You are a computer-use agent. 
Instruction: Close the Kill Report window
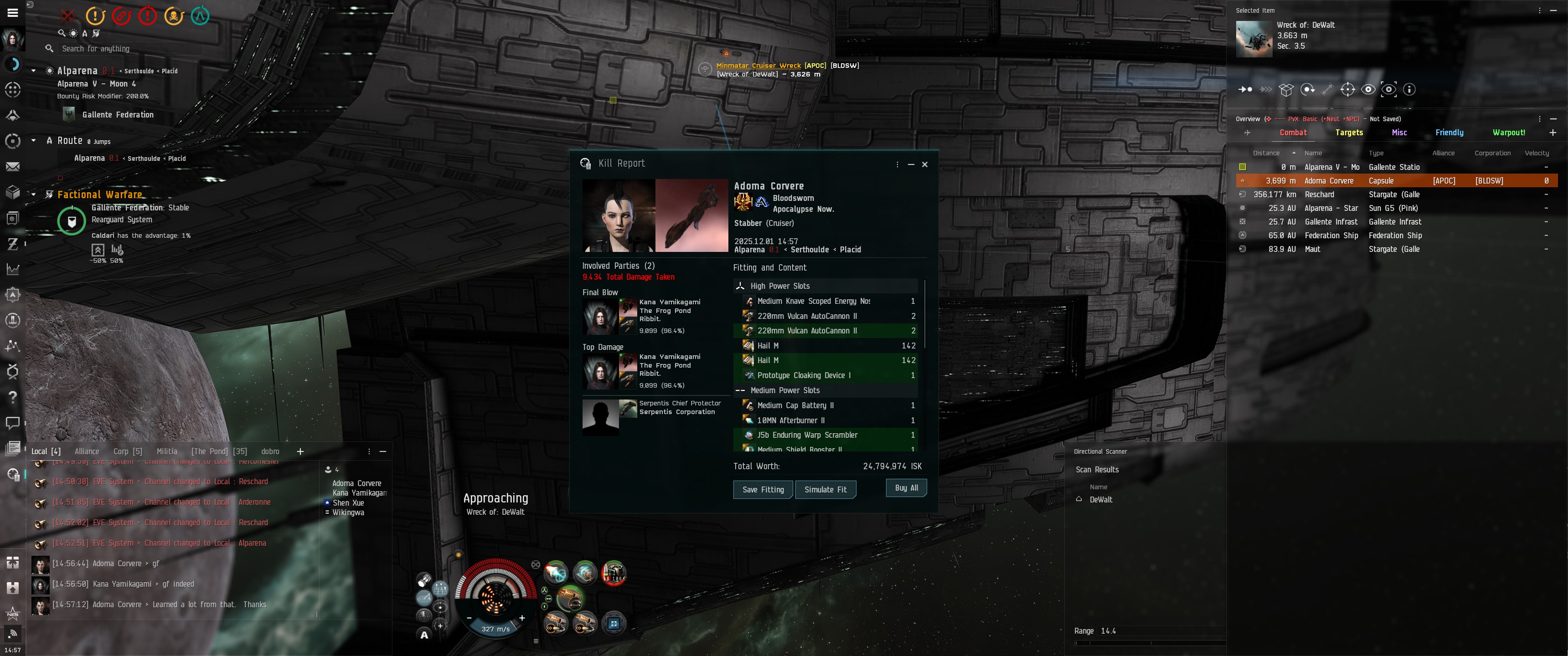(x=924, y=164)
